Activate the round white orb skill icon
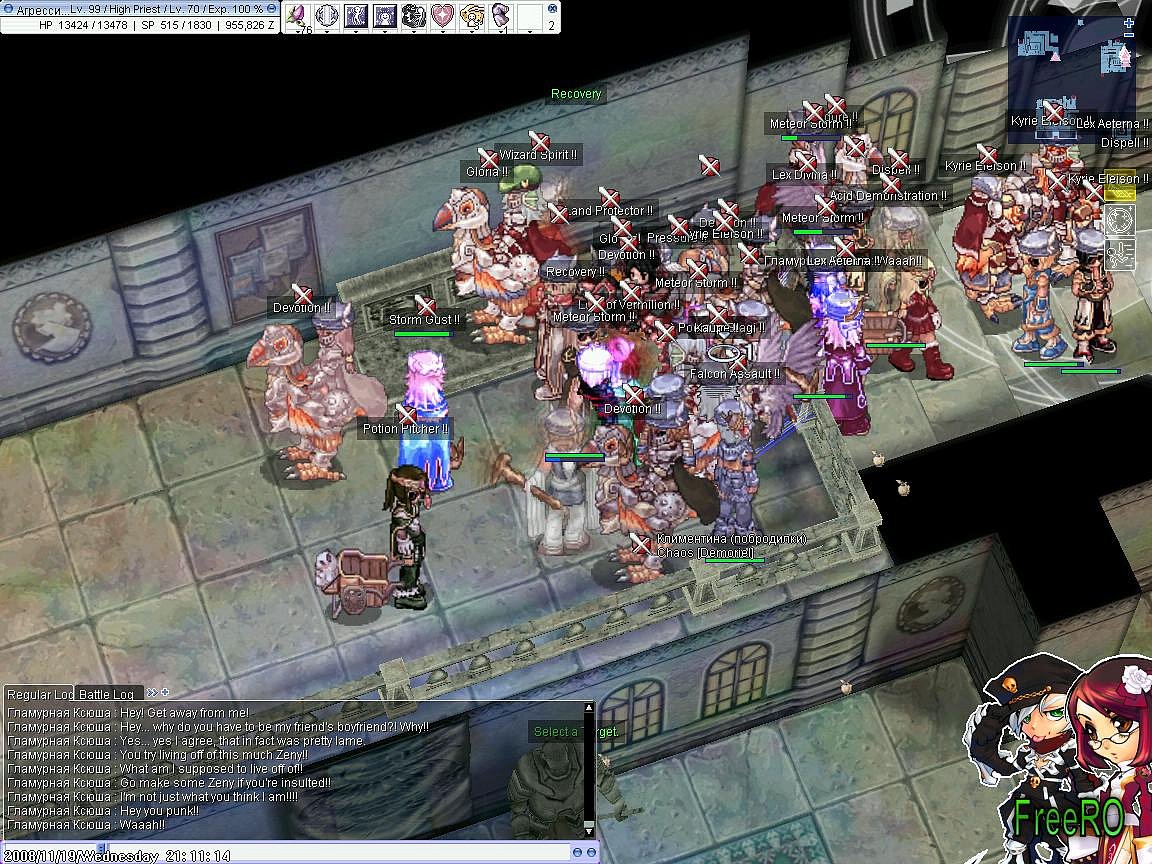1152x864 pixels. pos(326,15)
